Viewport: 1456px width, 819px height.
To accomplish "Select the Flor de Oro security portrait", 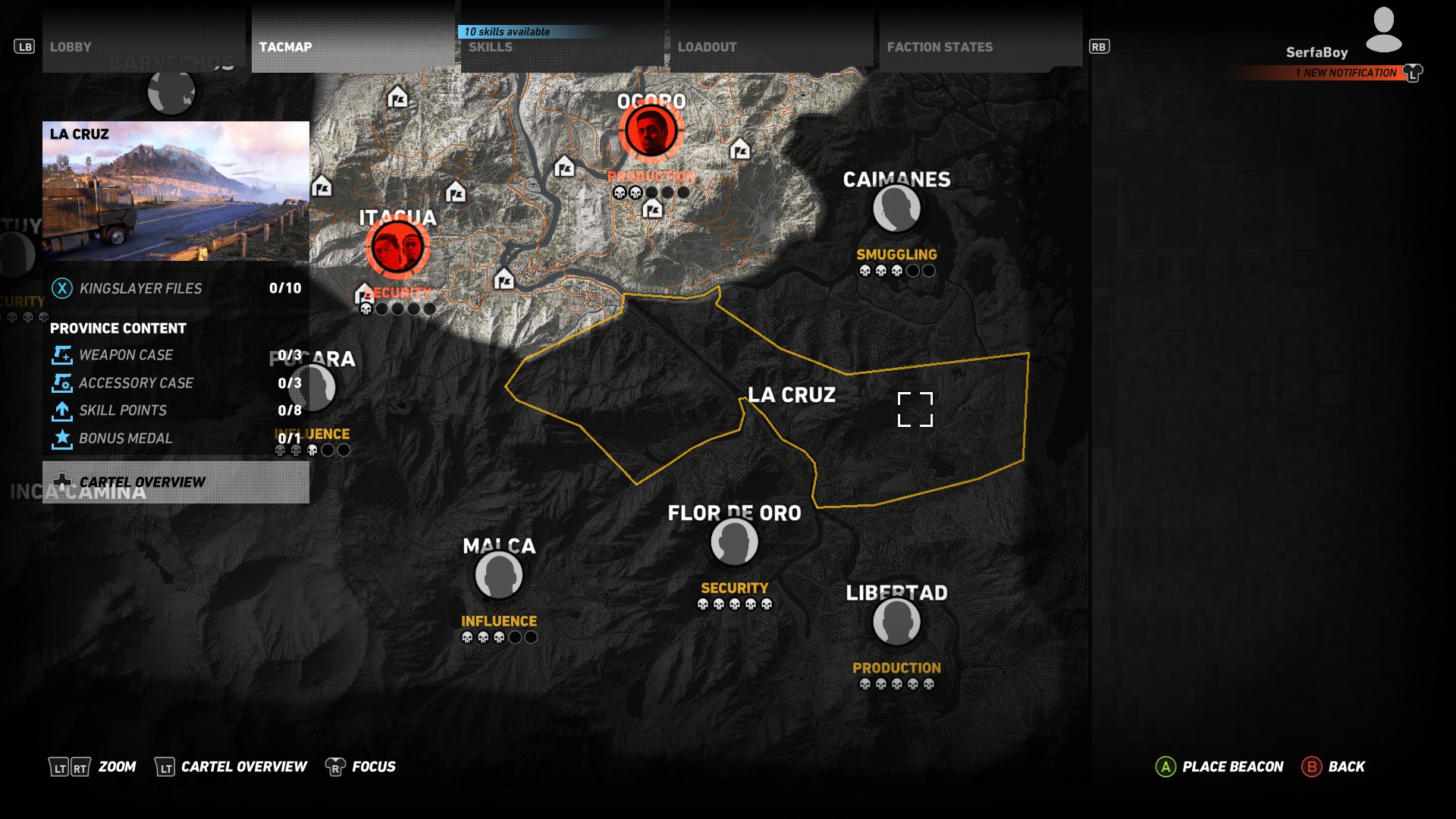I will [733, 541].
